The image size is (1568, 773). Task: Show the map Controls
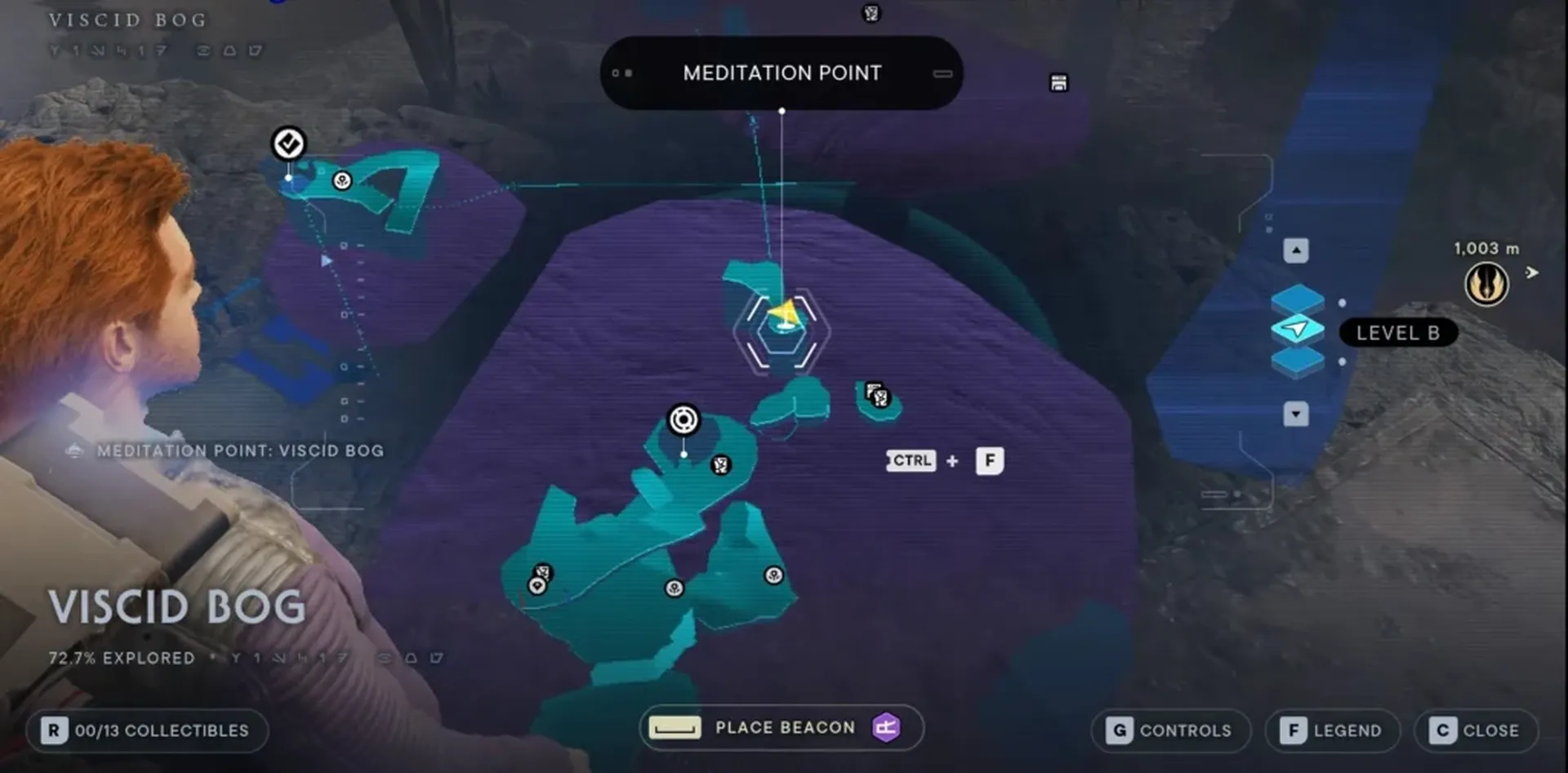(1169, 730)
